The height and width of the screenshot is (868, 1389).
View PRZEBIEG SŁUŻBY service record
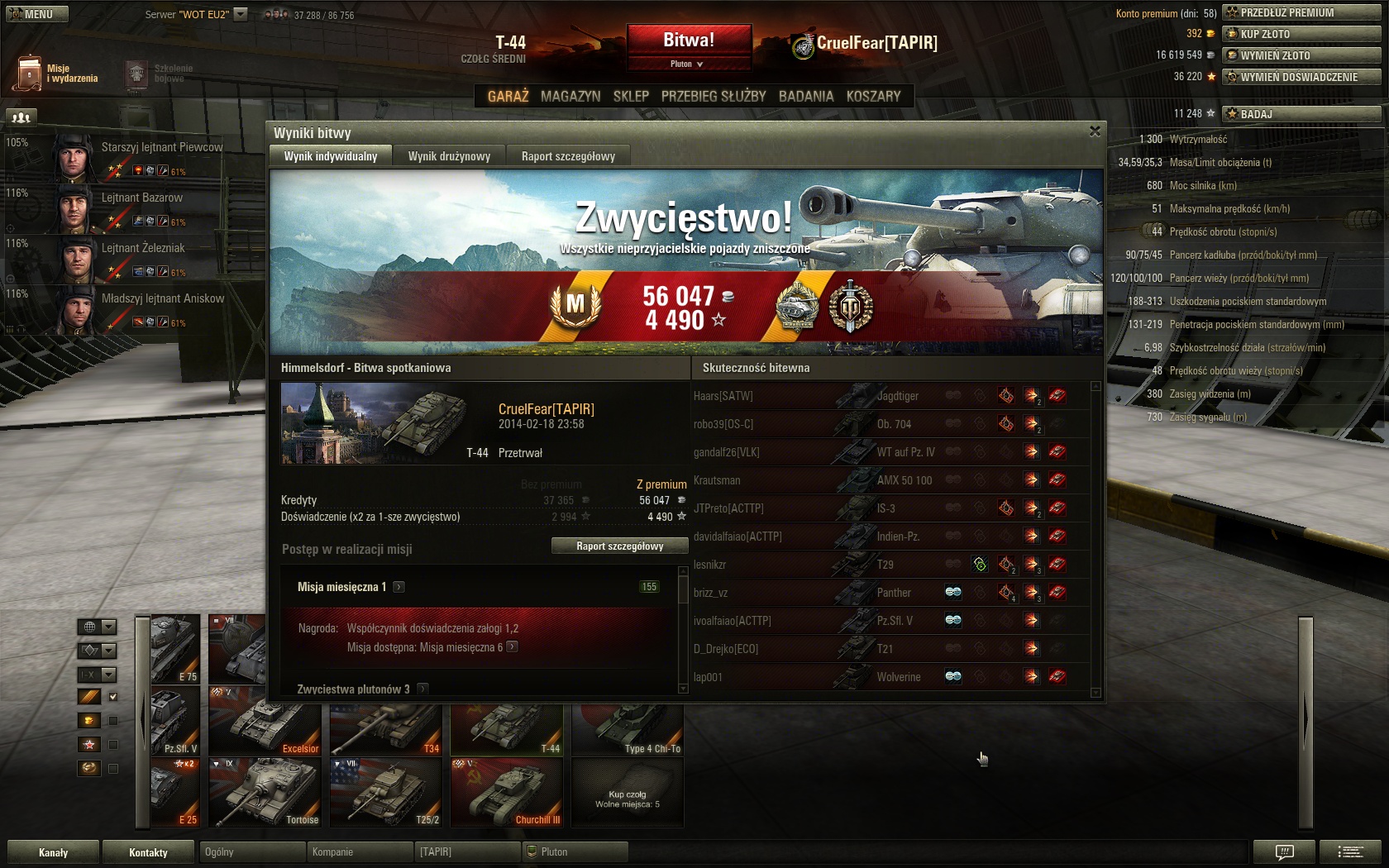[714, 97]
